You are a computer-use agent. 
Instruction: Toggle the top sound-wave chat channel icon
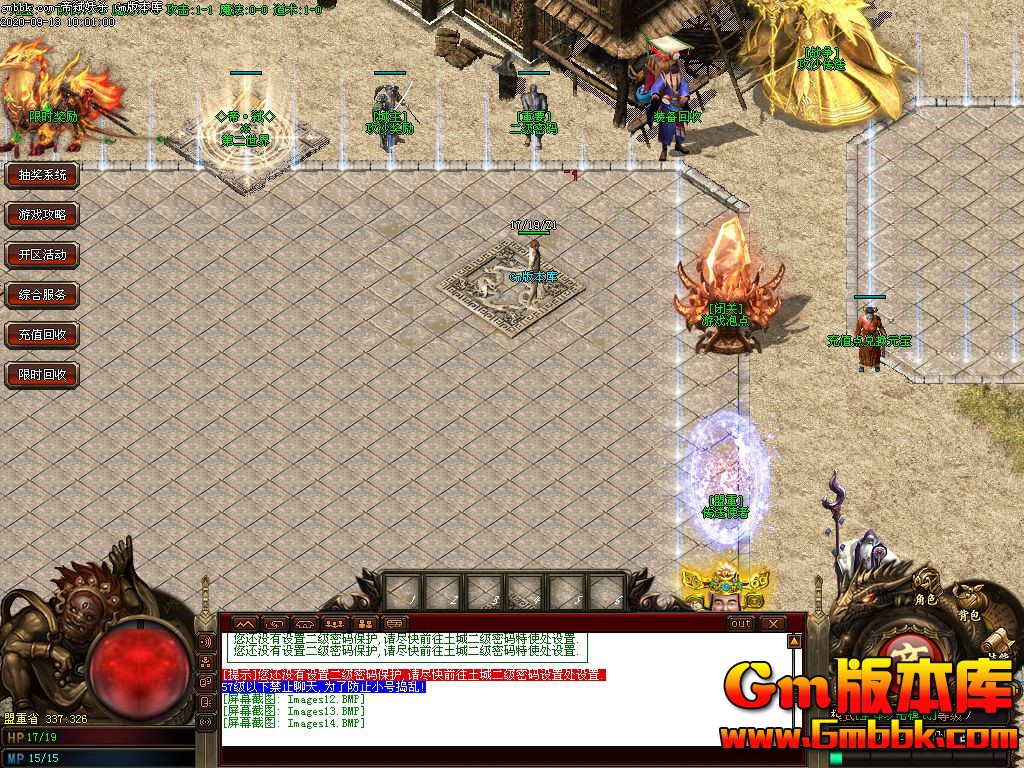(207, 641)
